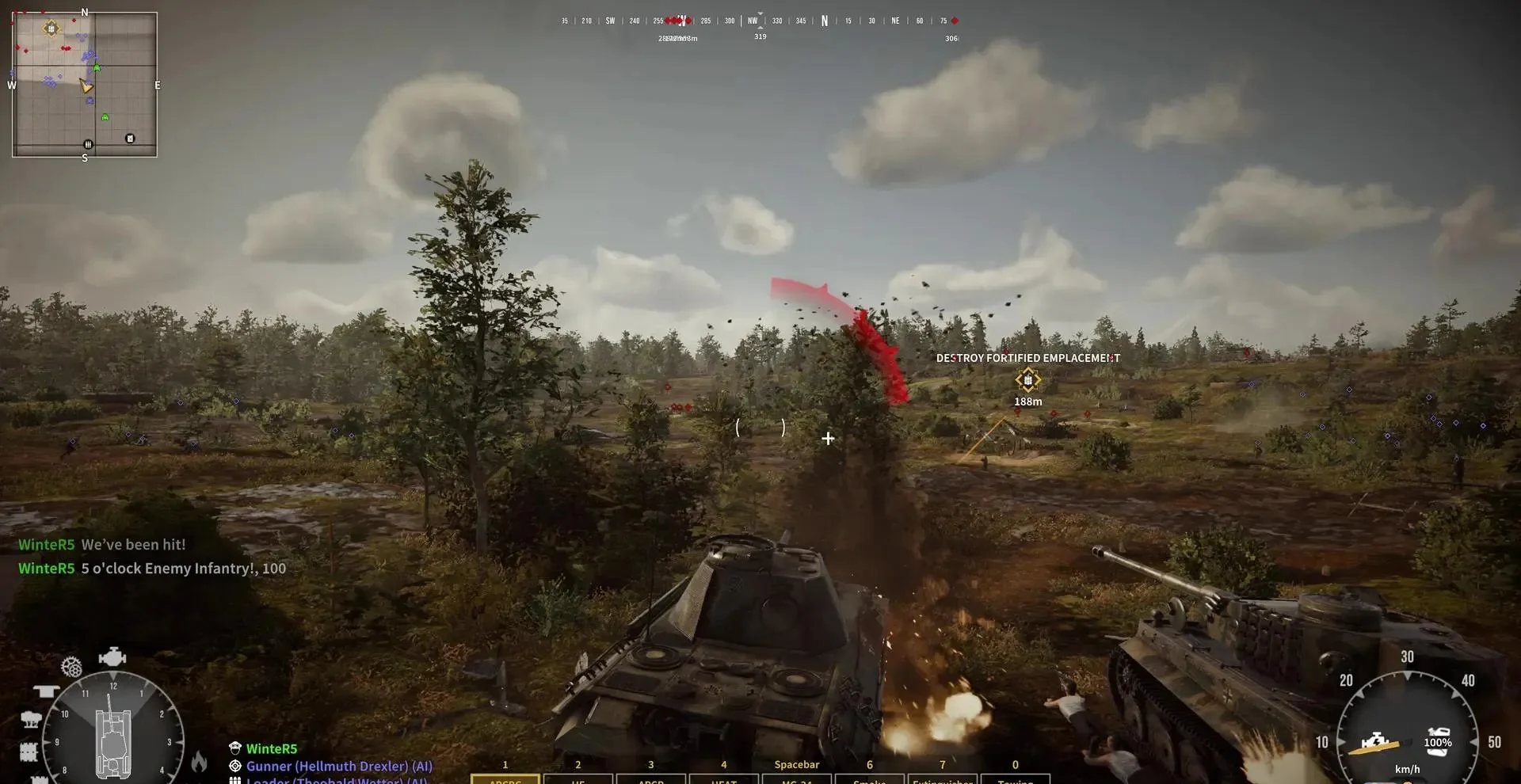
Task: Click the tank silhouette inside the crew dial
Action: click(112, 743)
